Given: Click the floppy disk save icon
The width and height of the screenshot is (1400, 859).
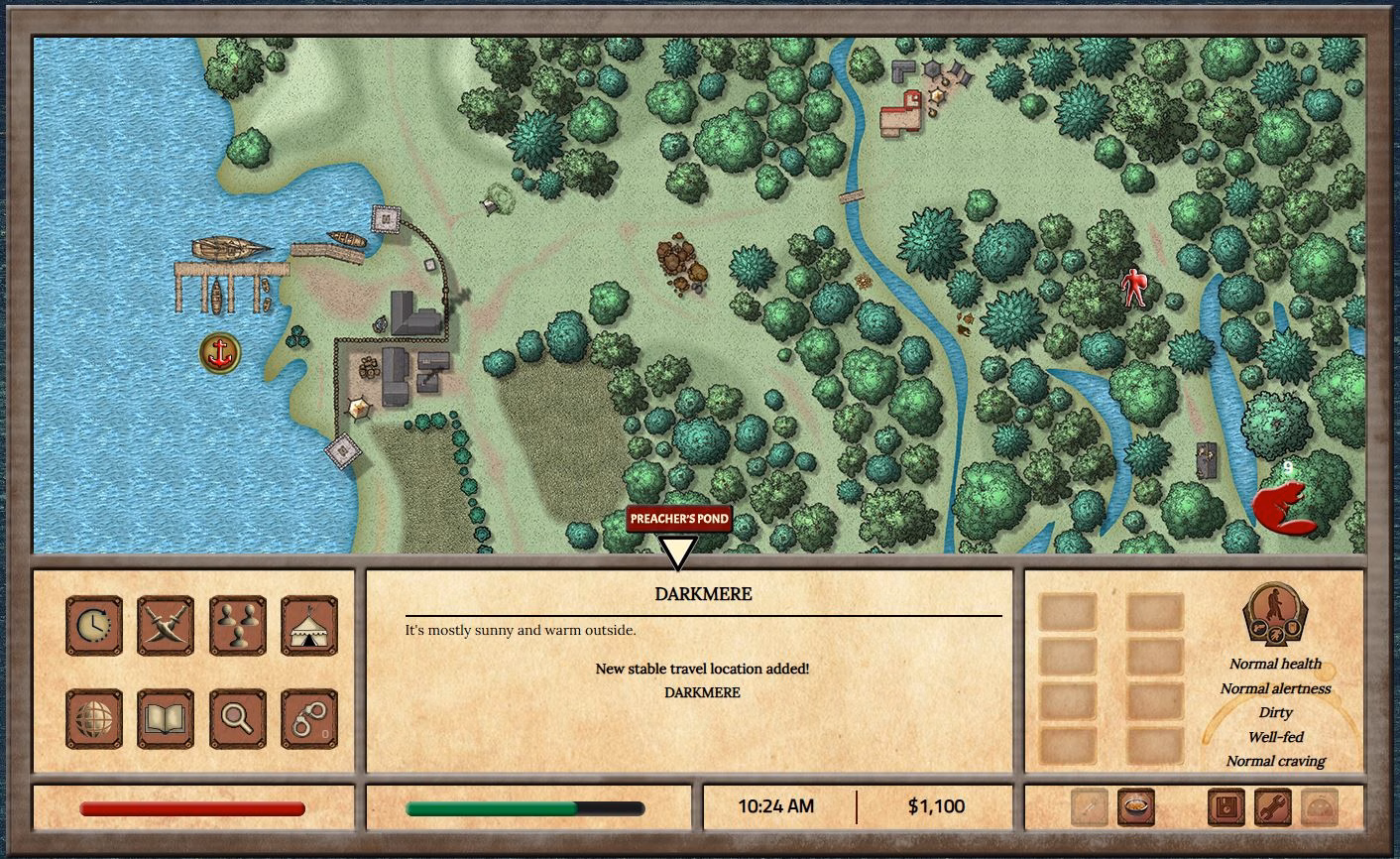Looking at the screenshot, I should pyautogui.click(x=1227, y=806).
